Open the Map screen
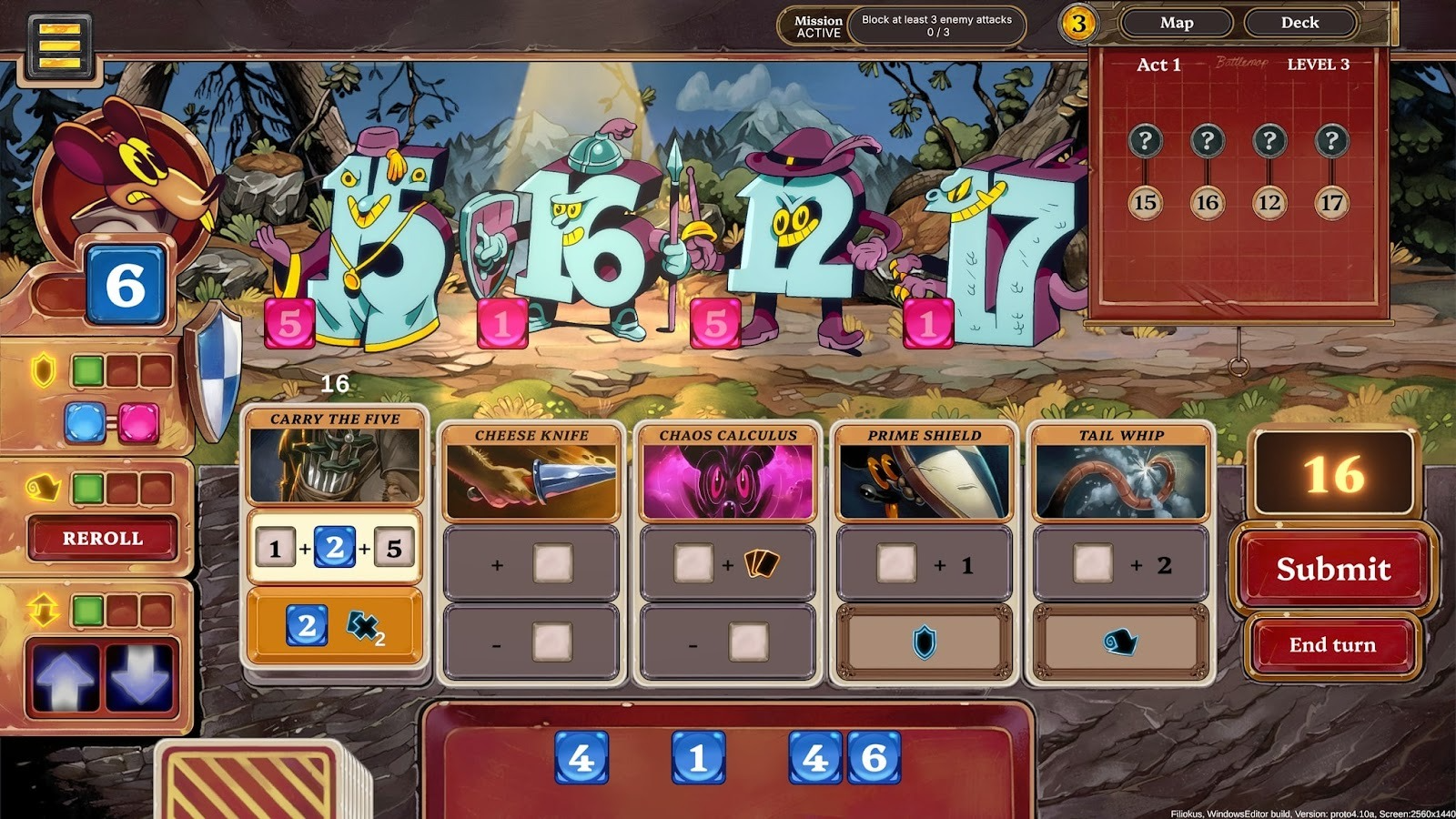Screen dimensions: 1456x819 (1178, 24)
